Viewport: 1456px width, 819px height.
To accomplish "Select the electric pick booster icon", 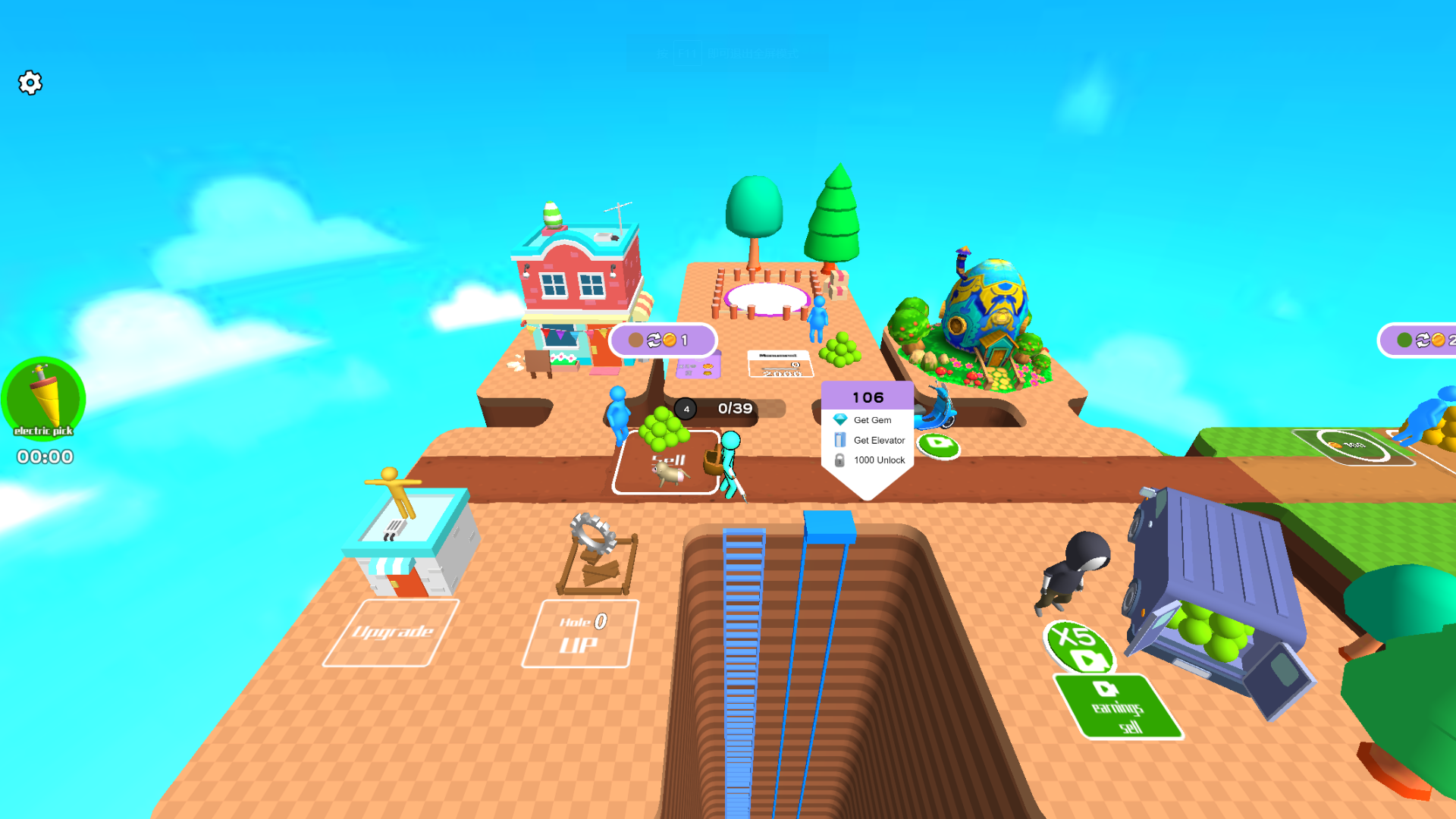I will point(43,398).
